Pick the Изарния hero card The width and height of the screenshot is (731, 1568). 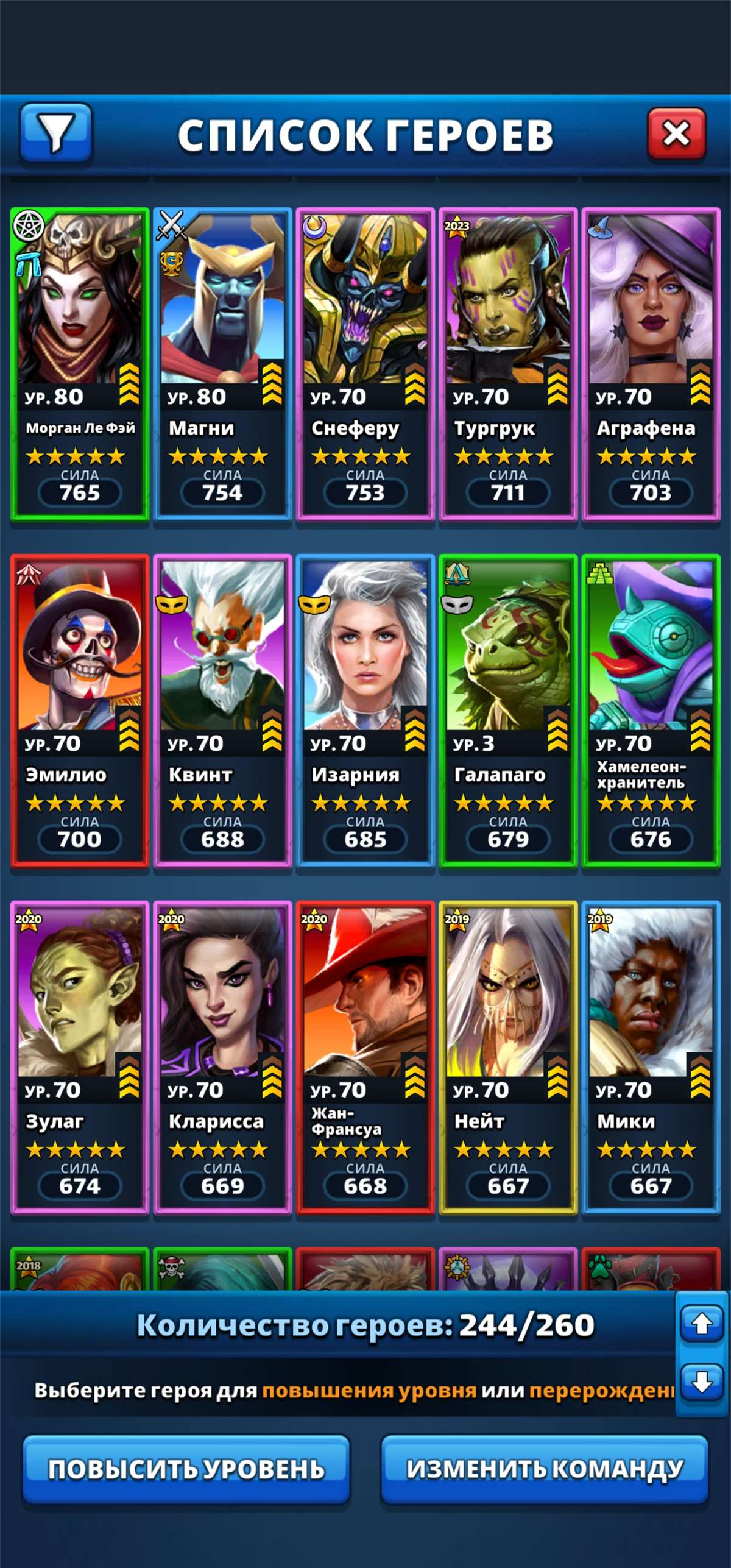[x=365, y=711]
